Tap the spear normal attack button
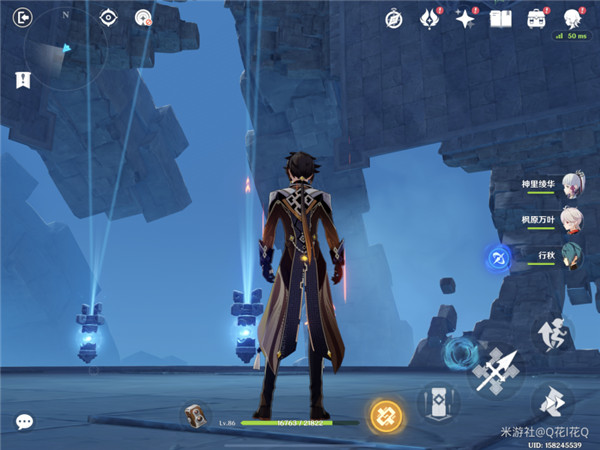 click(x=493, y=373)
